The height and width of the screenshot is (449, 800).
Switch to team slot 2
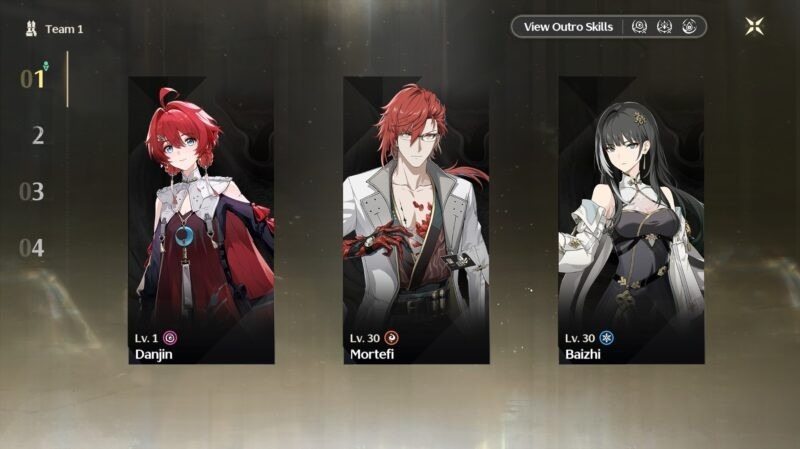[x=37, y=135]
